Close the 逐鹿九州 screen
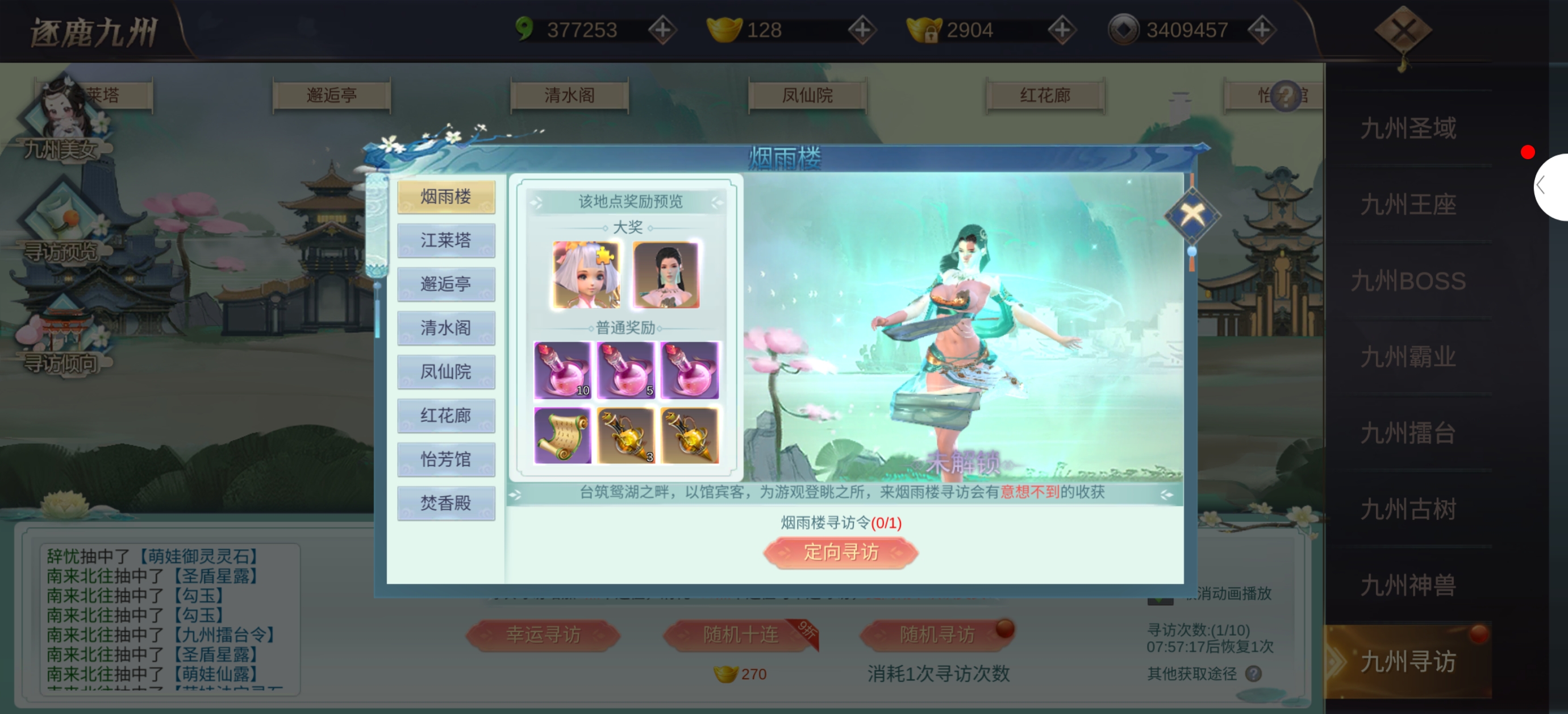This screenshot has width=1568, height=714. click(1403, 31)
